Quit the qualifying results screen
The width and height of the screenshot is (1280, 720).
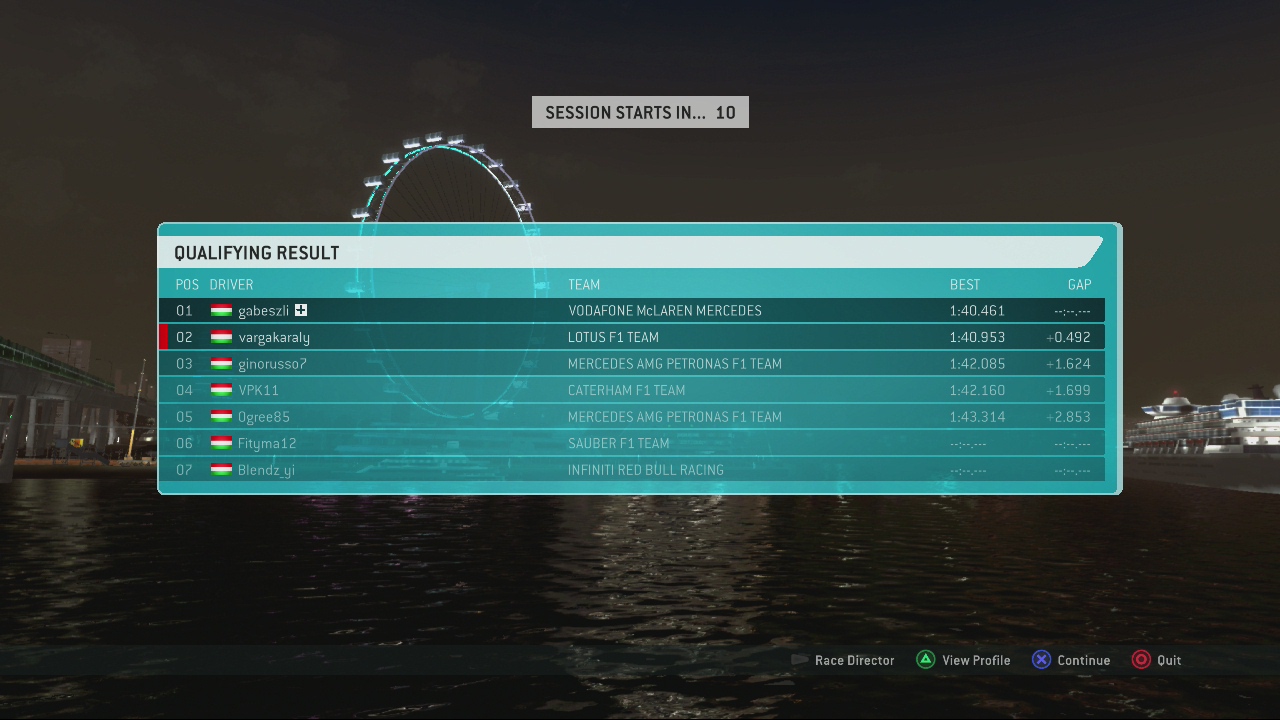point(1157,660)
